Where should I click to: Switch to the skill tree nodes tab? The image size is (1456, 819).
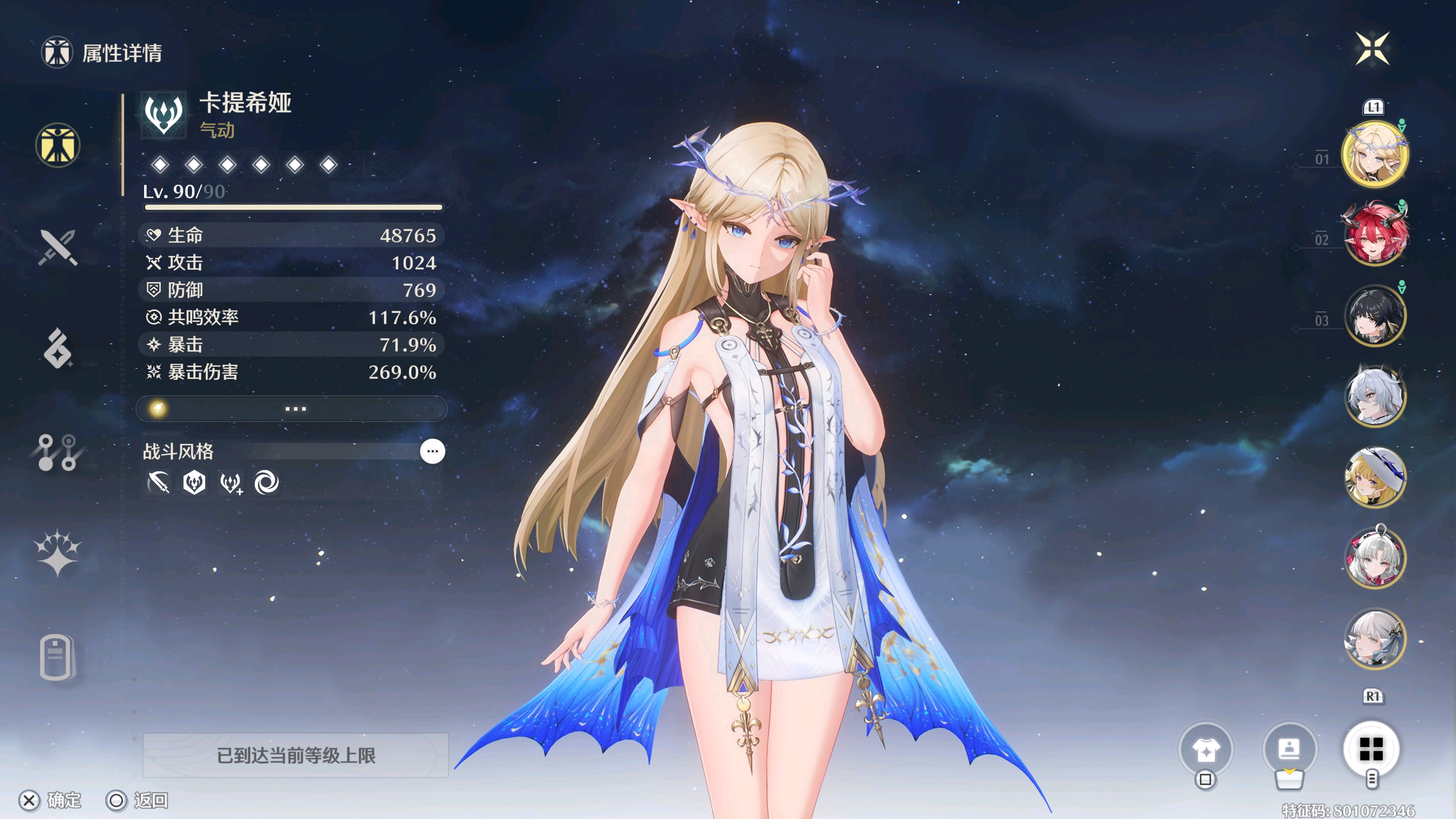[58, 452]
